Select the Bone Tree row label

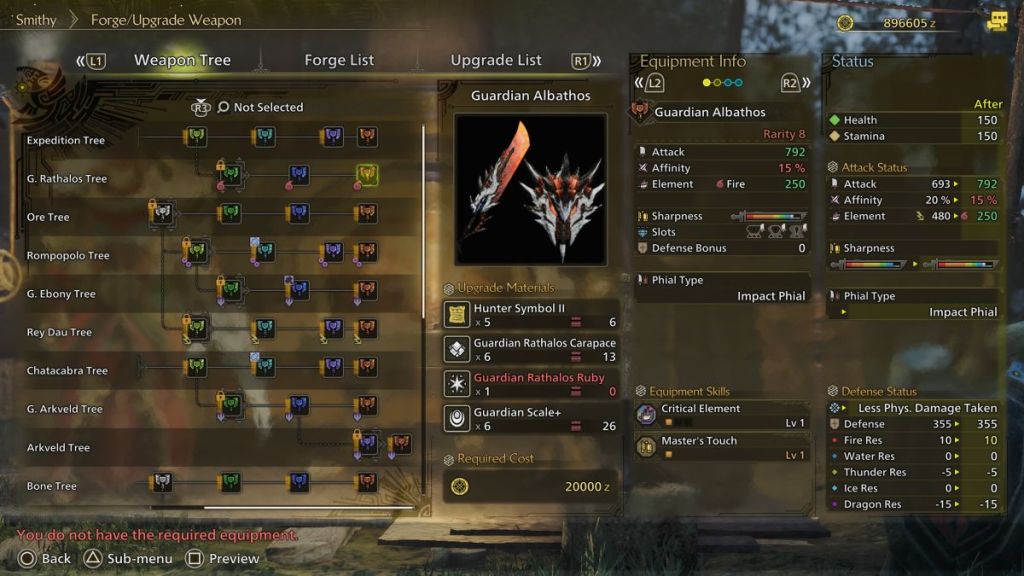point(52,486)
